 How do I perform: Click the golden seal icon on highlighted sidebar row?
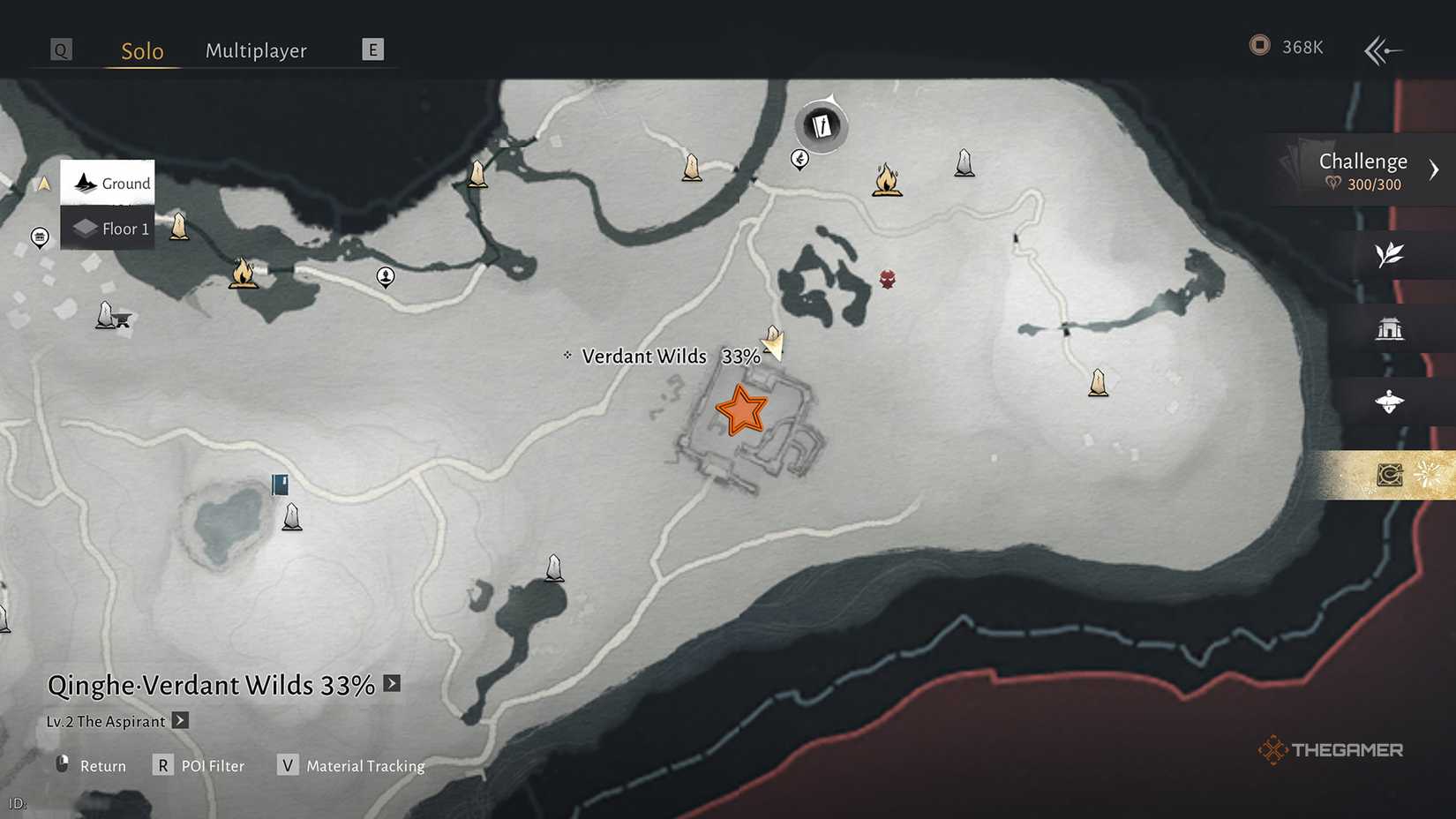tap(1388, 475)
